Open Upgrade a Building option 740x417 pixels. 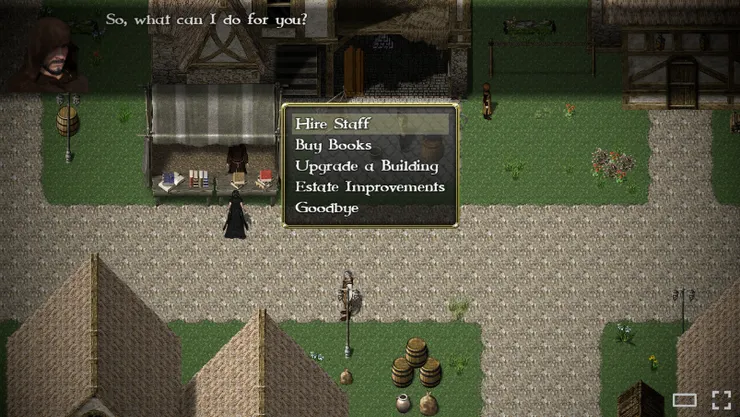pyautogui.click(x=367, y=166)
